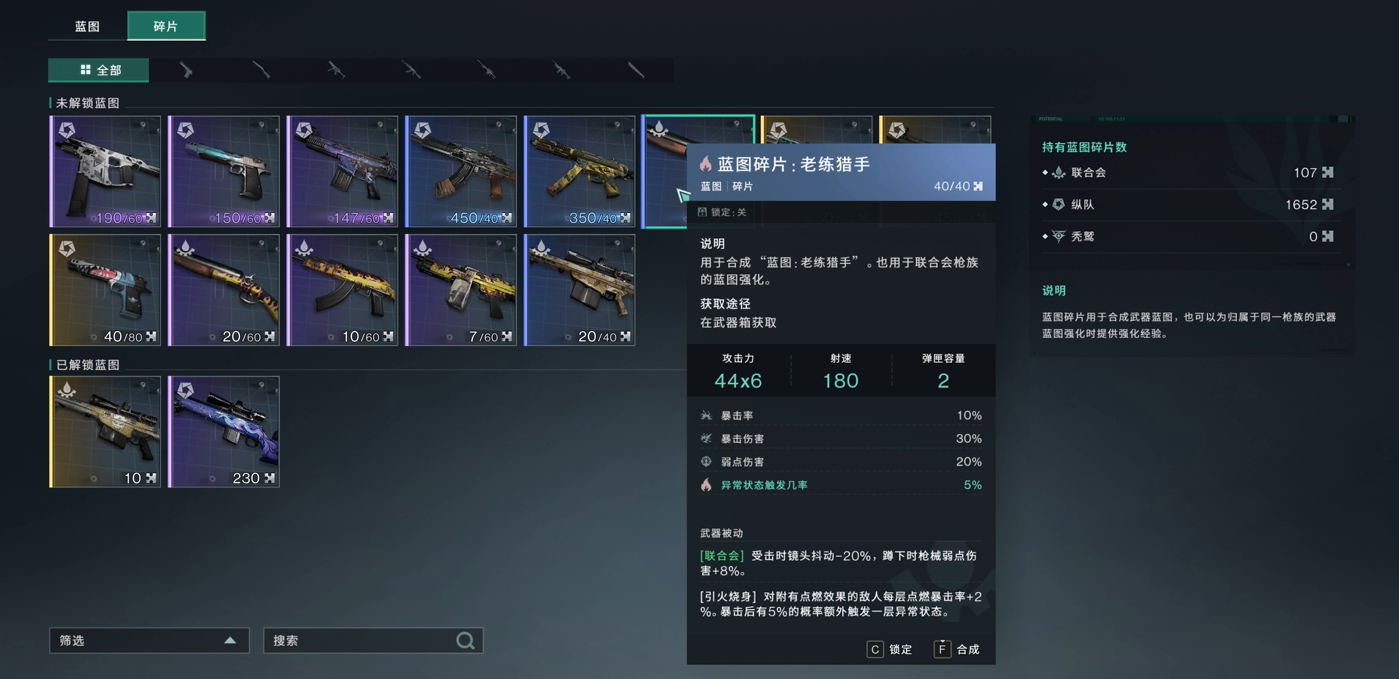Choose the shotgun fragment card showing 20/60
1399x679 pixels.
pyautogui.click(x=224, y=290)
